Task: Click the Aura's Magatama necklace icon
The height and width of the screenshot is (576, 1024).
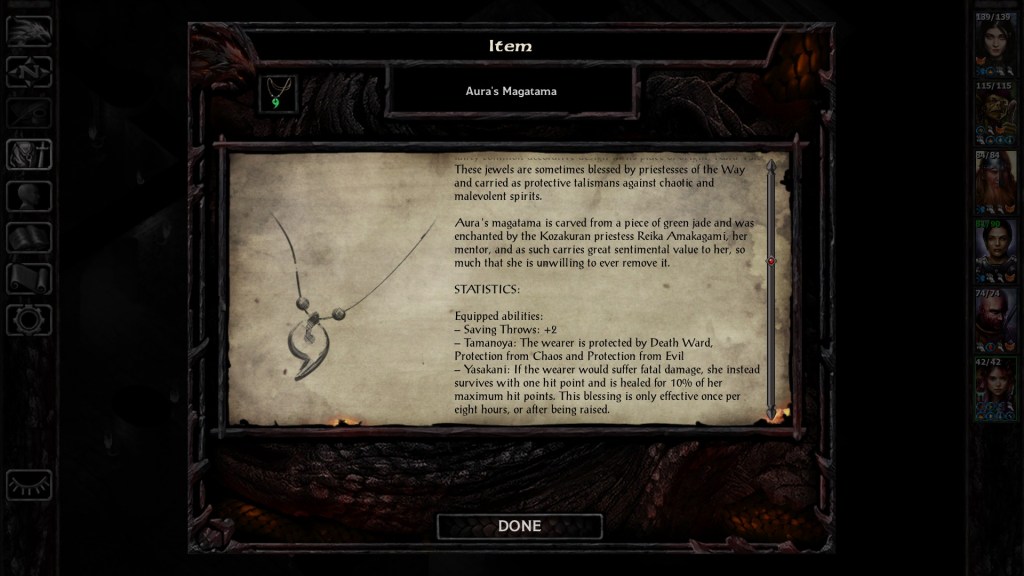Action: point(277,93)
